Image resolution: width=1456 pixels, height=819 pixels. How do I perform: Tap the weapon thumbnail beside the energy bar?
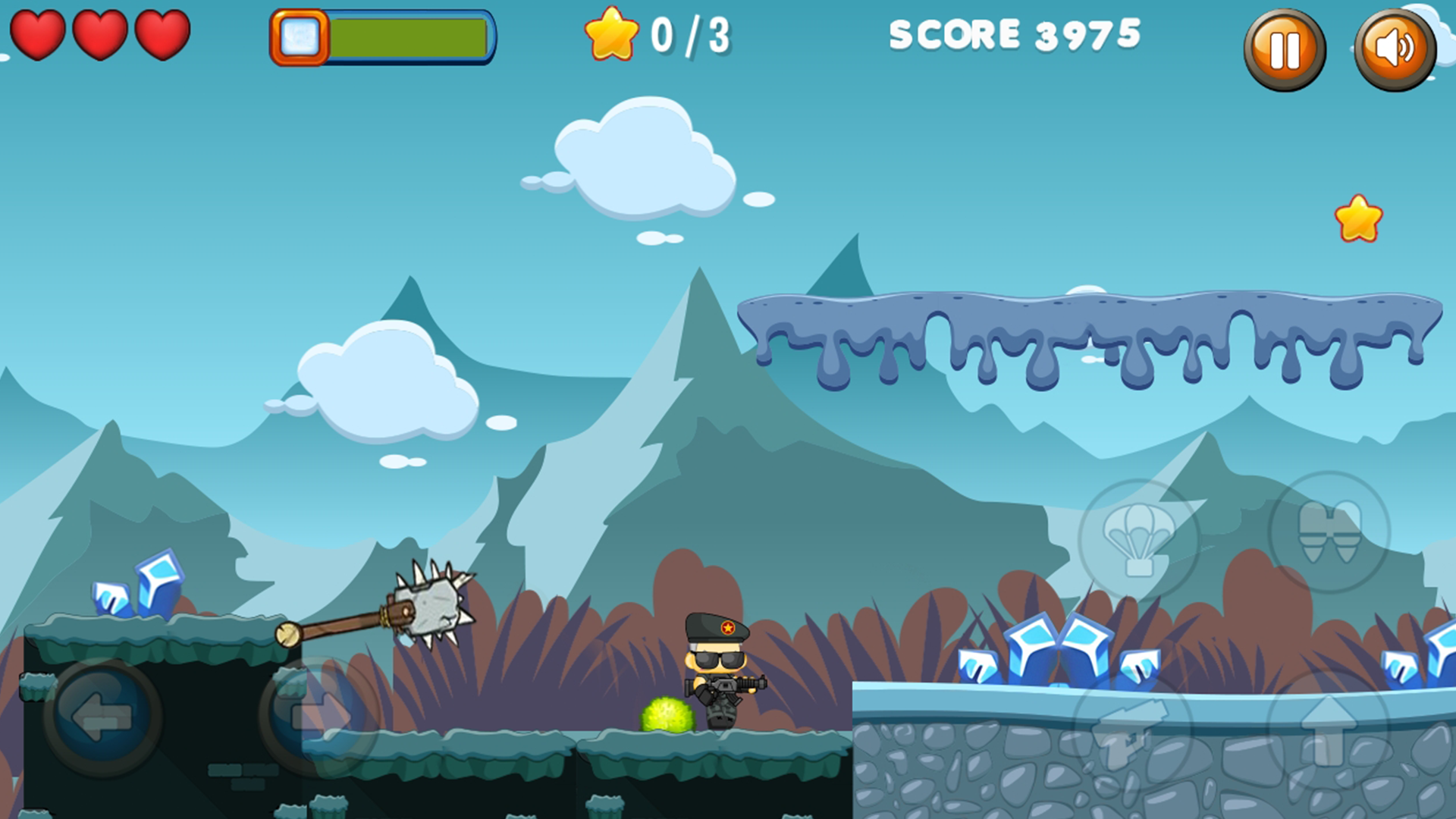302,36
